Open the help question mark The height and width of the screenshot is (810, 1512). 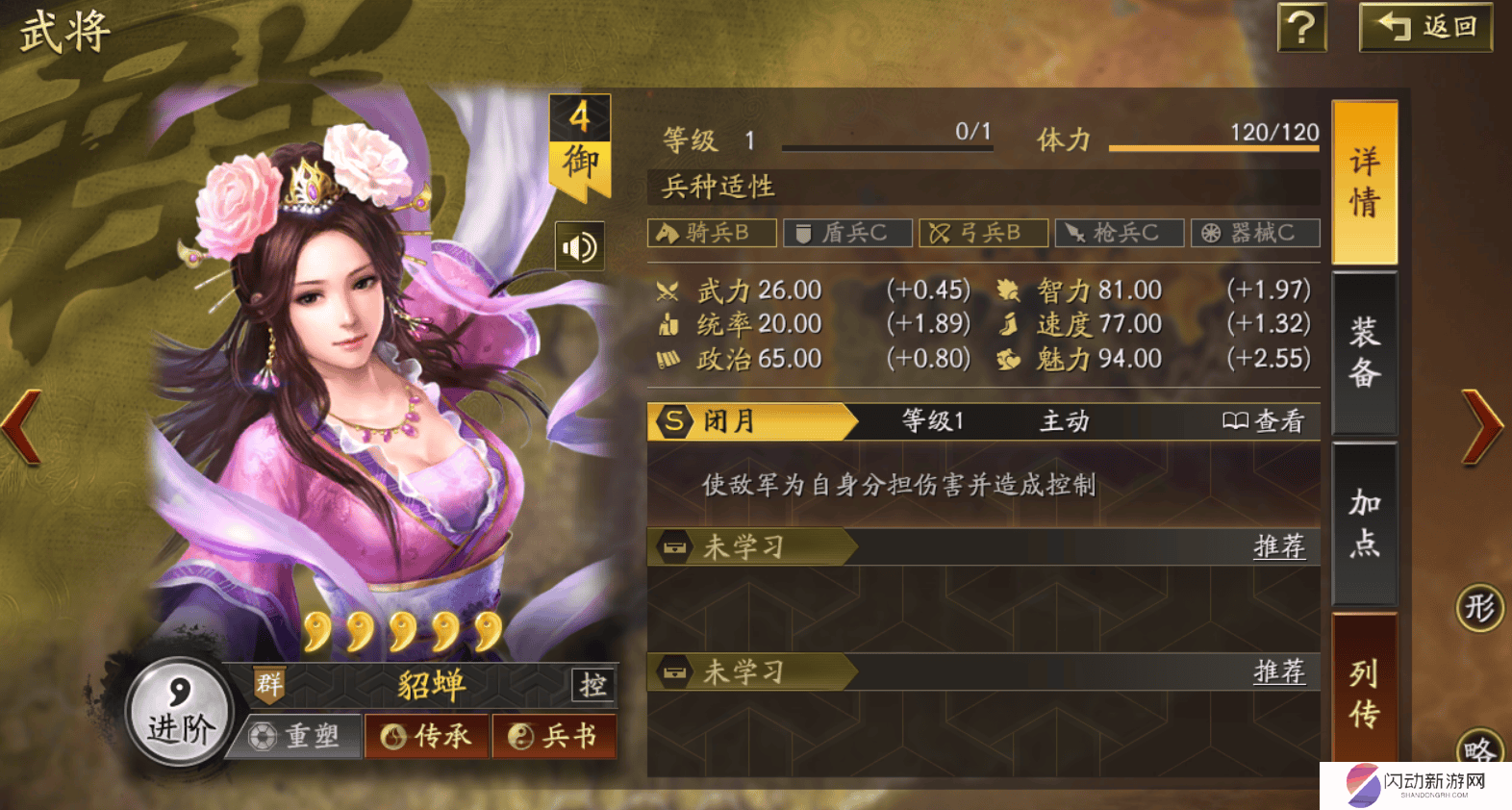tap(1301, 29)
